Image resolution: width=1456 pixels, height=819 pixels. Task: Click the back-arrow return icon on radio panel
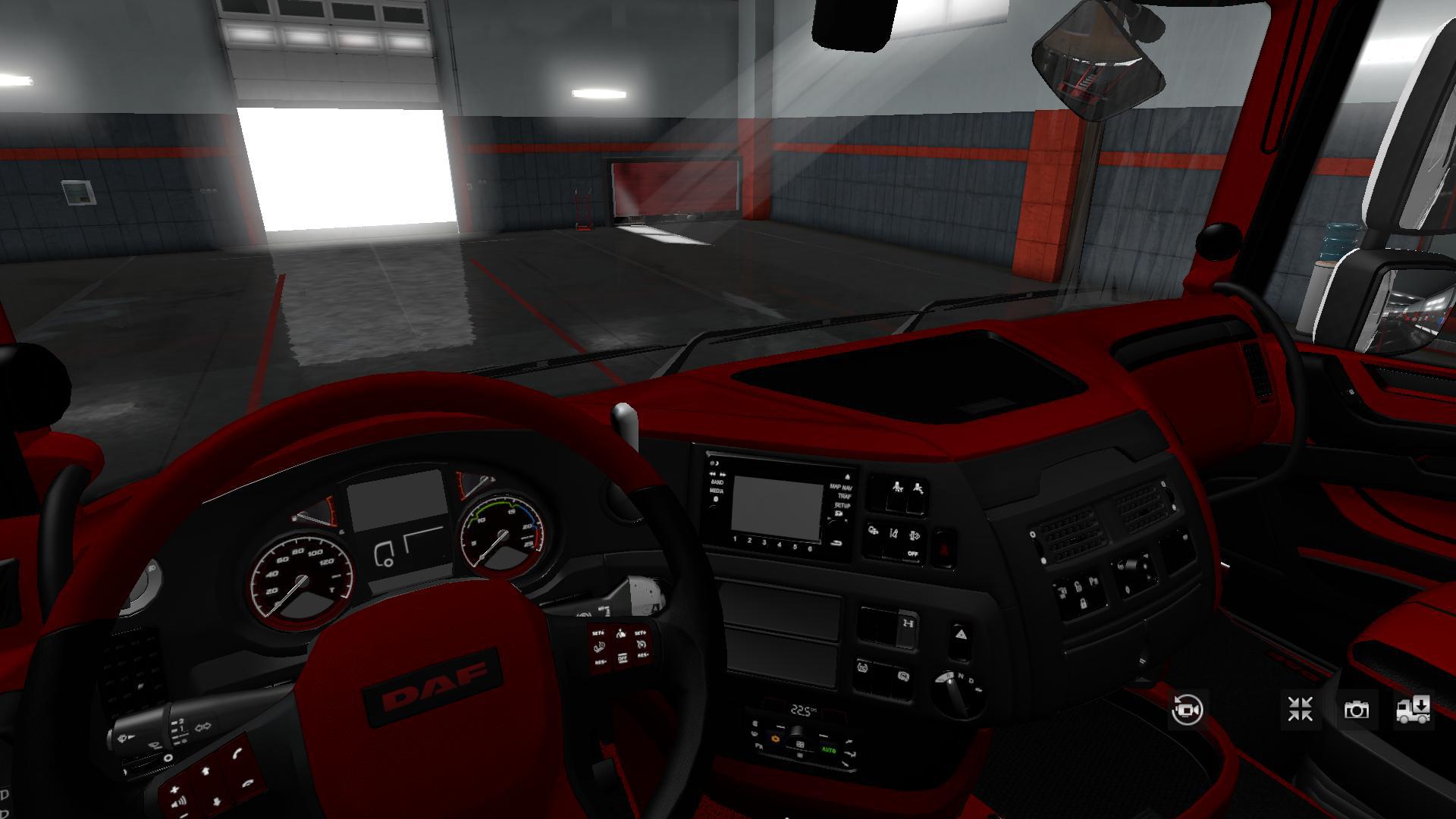pos(836,544)
